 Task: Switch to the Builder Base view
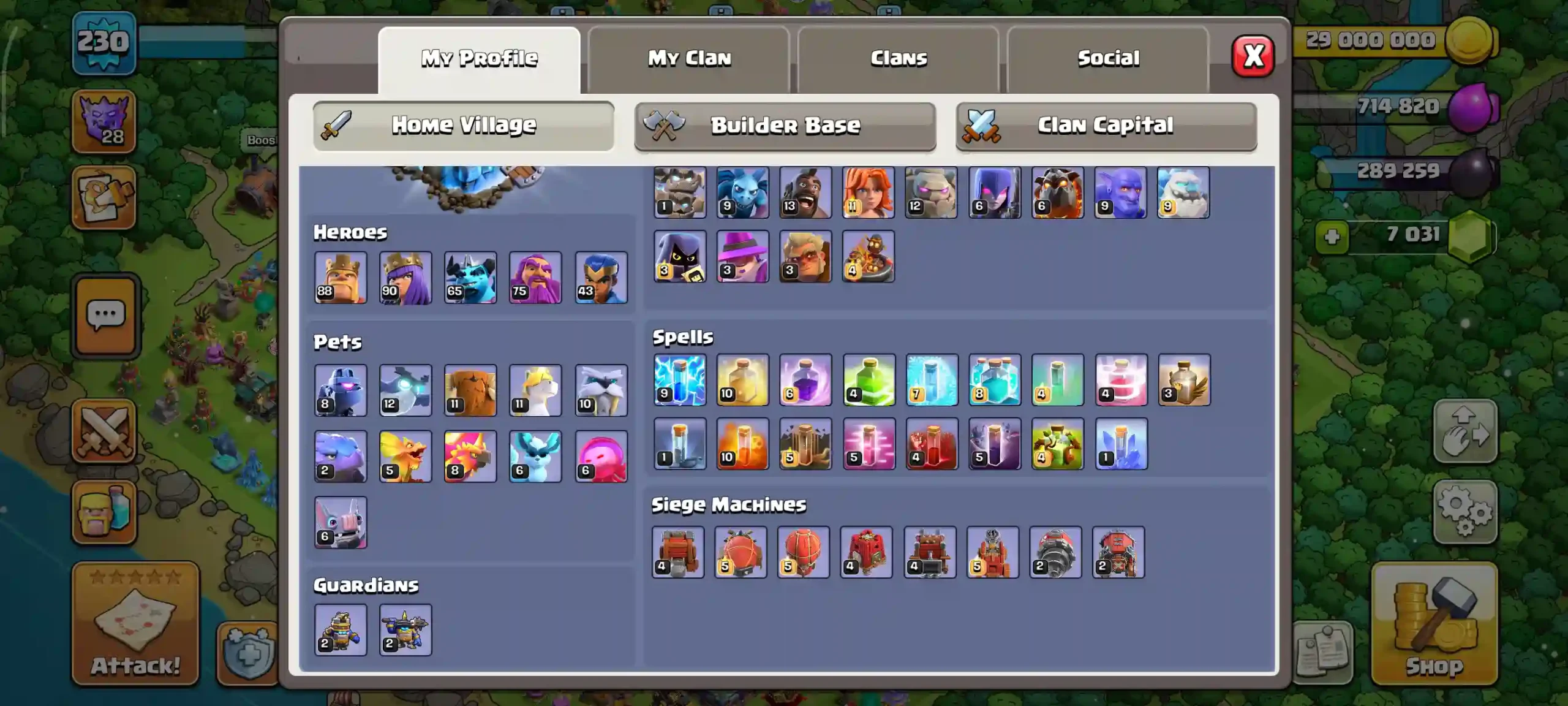pos(785,125)
